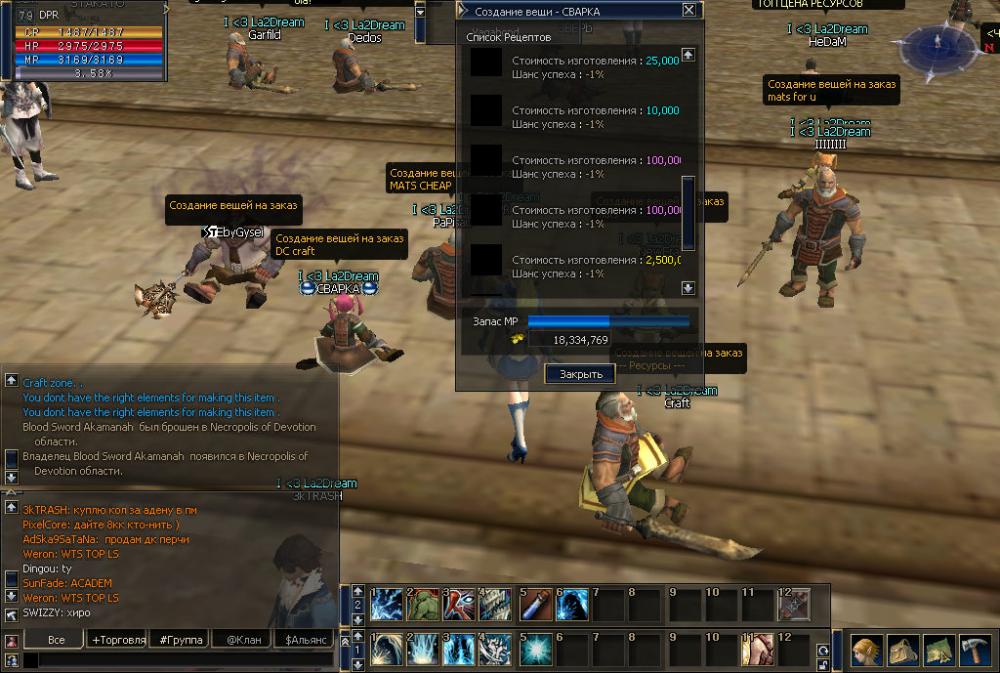Viewport: 1000px width, 673px height.
Task: Close the Создание вещи window with X
Action: click(689, 10)
